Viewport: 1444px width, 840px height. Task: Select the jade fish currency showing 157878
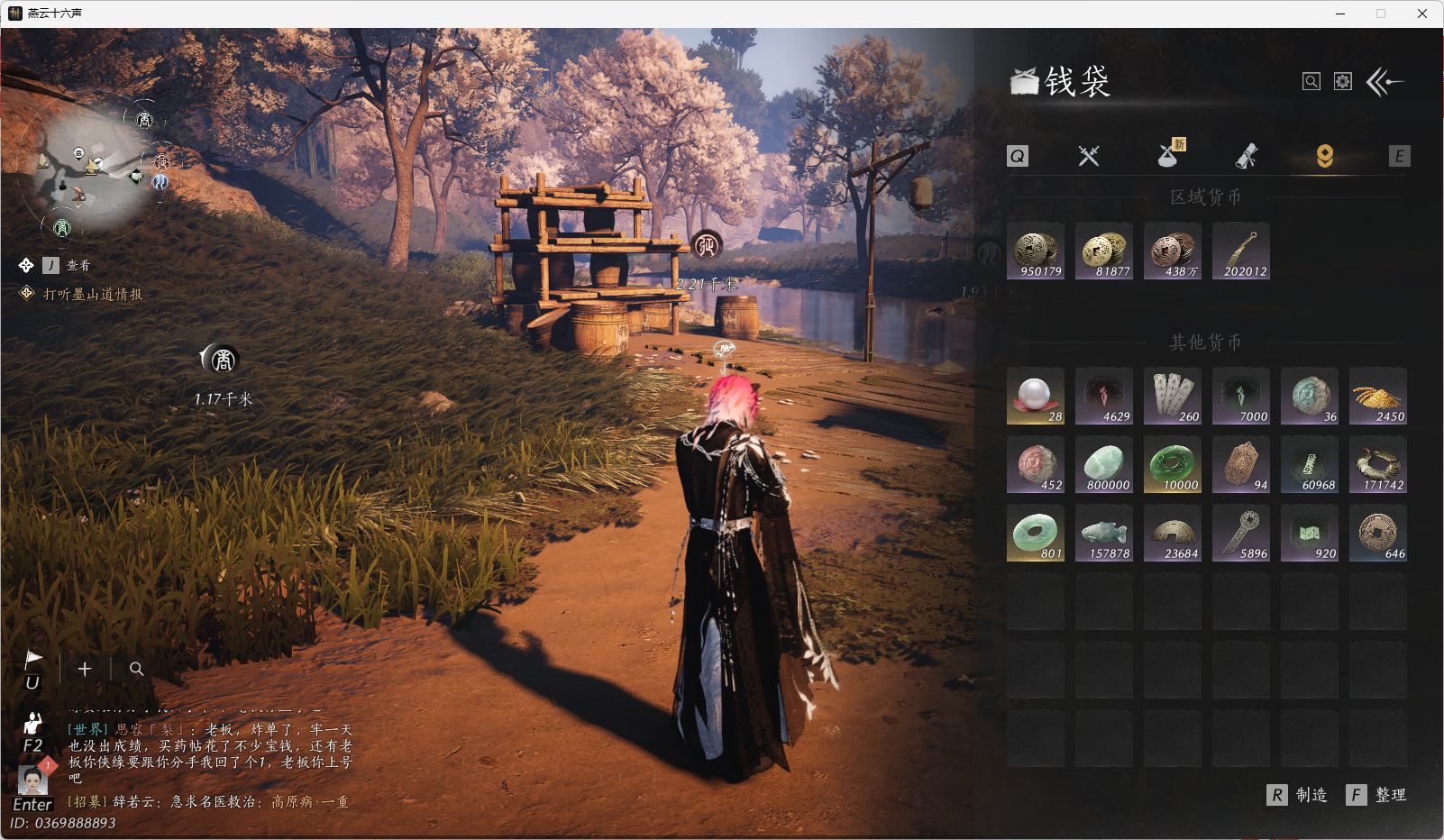pos(1104,534)
